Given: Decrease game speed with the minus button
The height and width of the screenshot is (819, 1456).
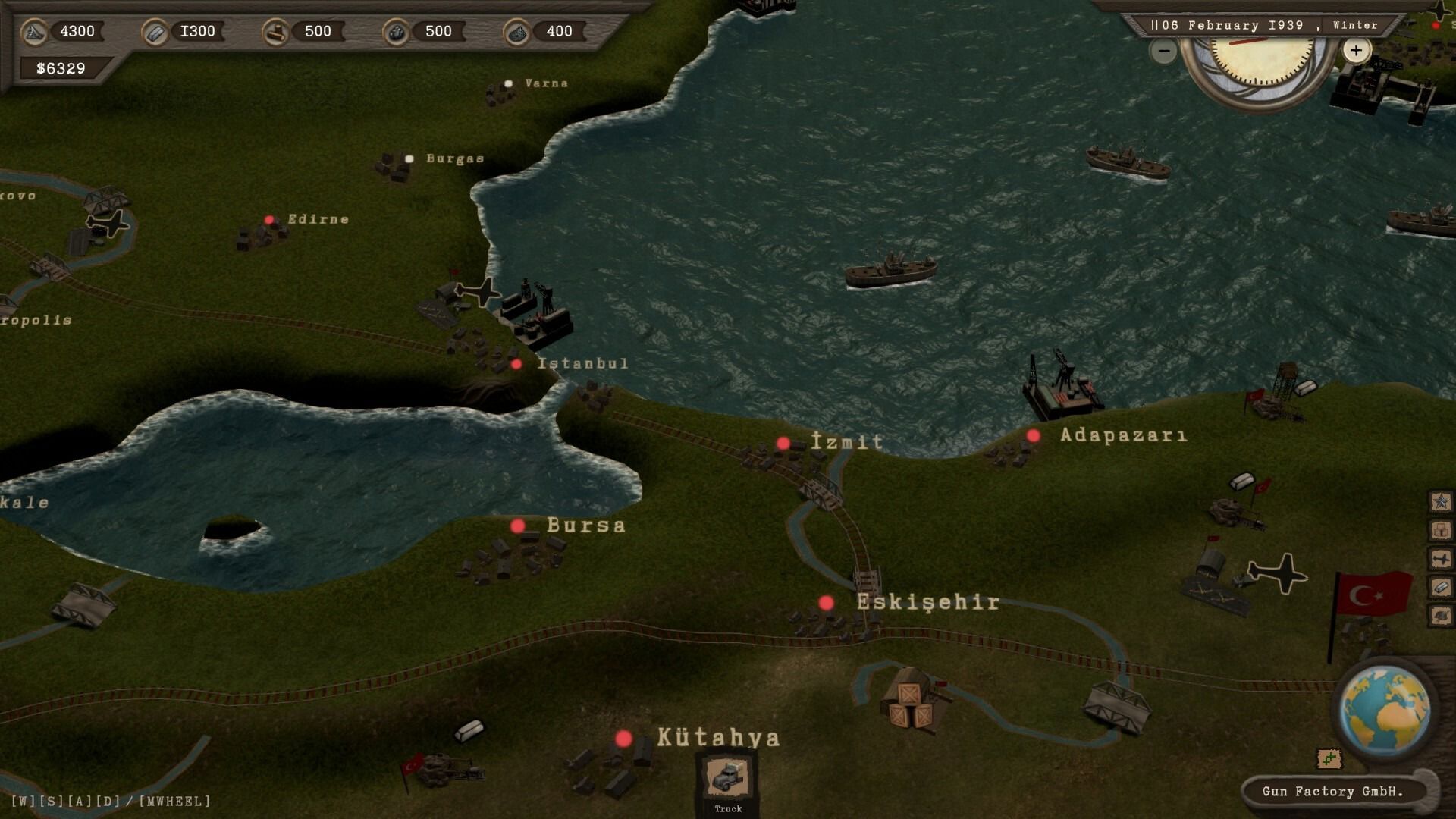Looking at the screenshot, I should (1163, 51).
